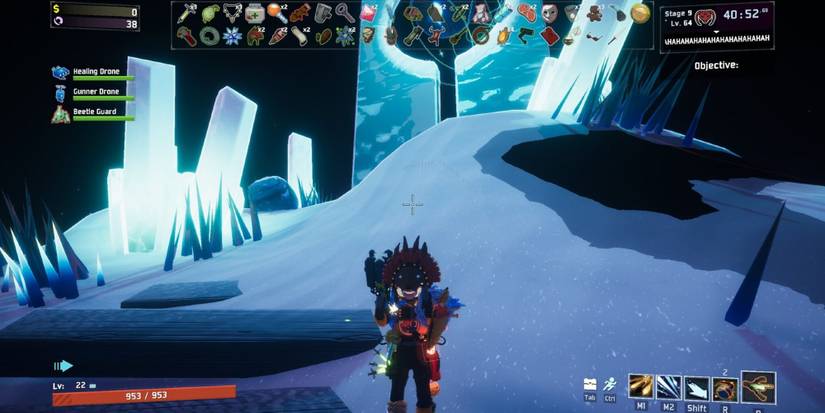Image resolution: width=825 pixels, height=413 pixels.
Task: Click the white mask item icon
Action: pyautogui.click(x=551, y=13)
